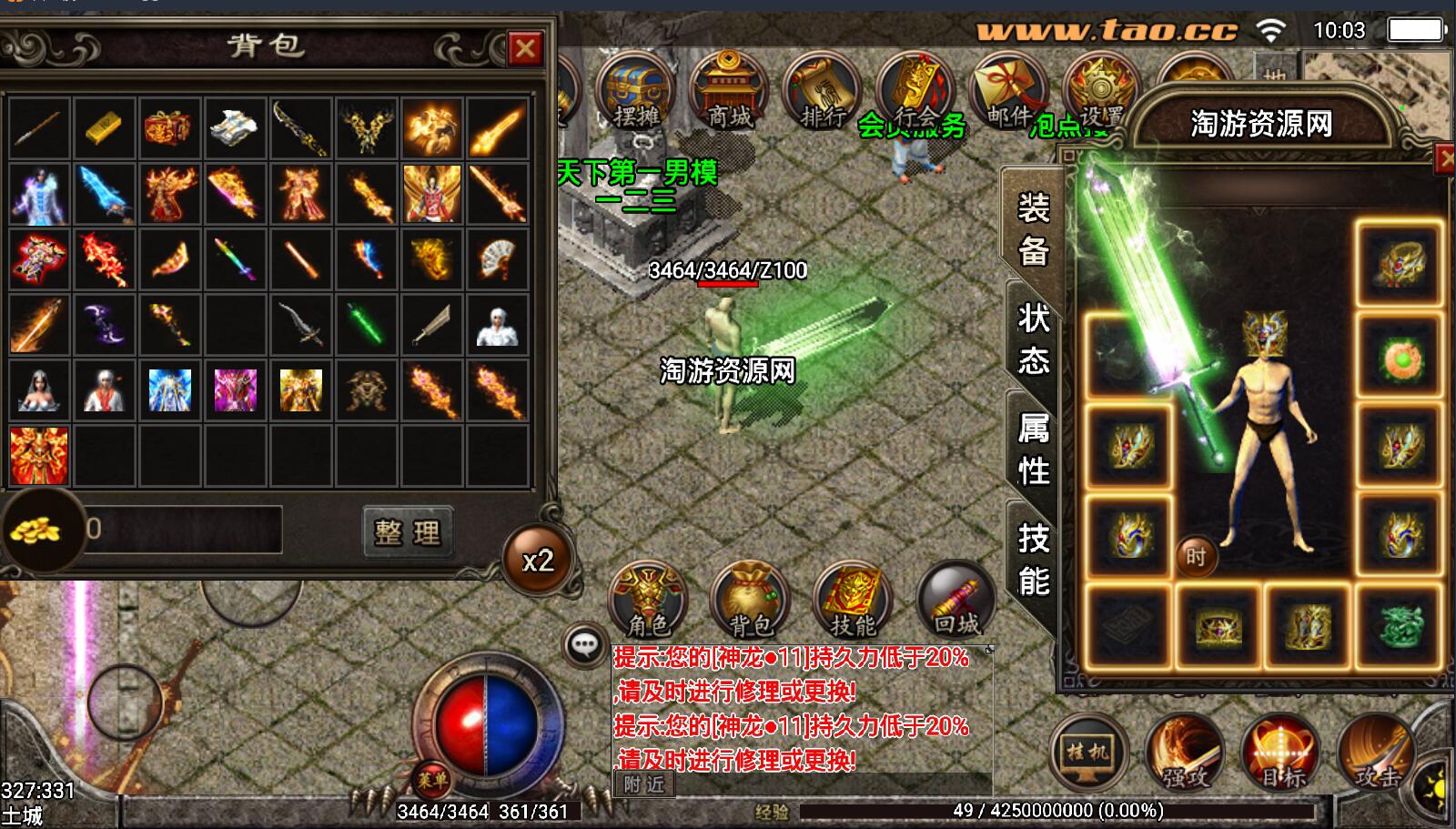Select the gold bar item slot
Image resolution: width=1456 pixels, height=829 pixels.
pyautogui.click(x=105, y=128)
